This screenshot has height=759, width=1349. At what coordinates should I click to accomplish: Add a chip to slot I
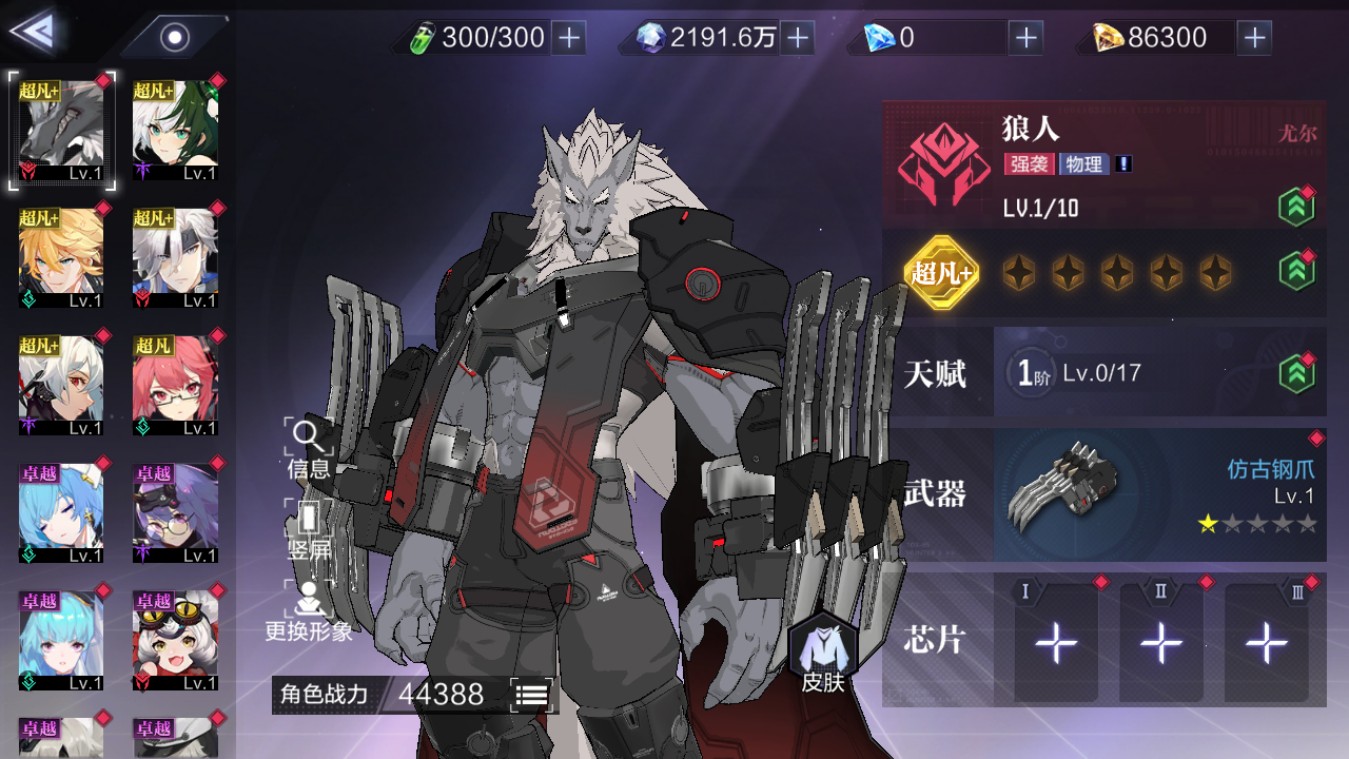tap(1055, 643)
